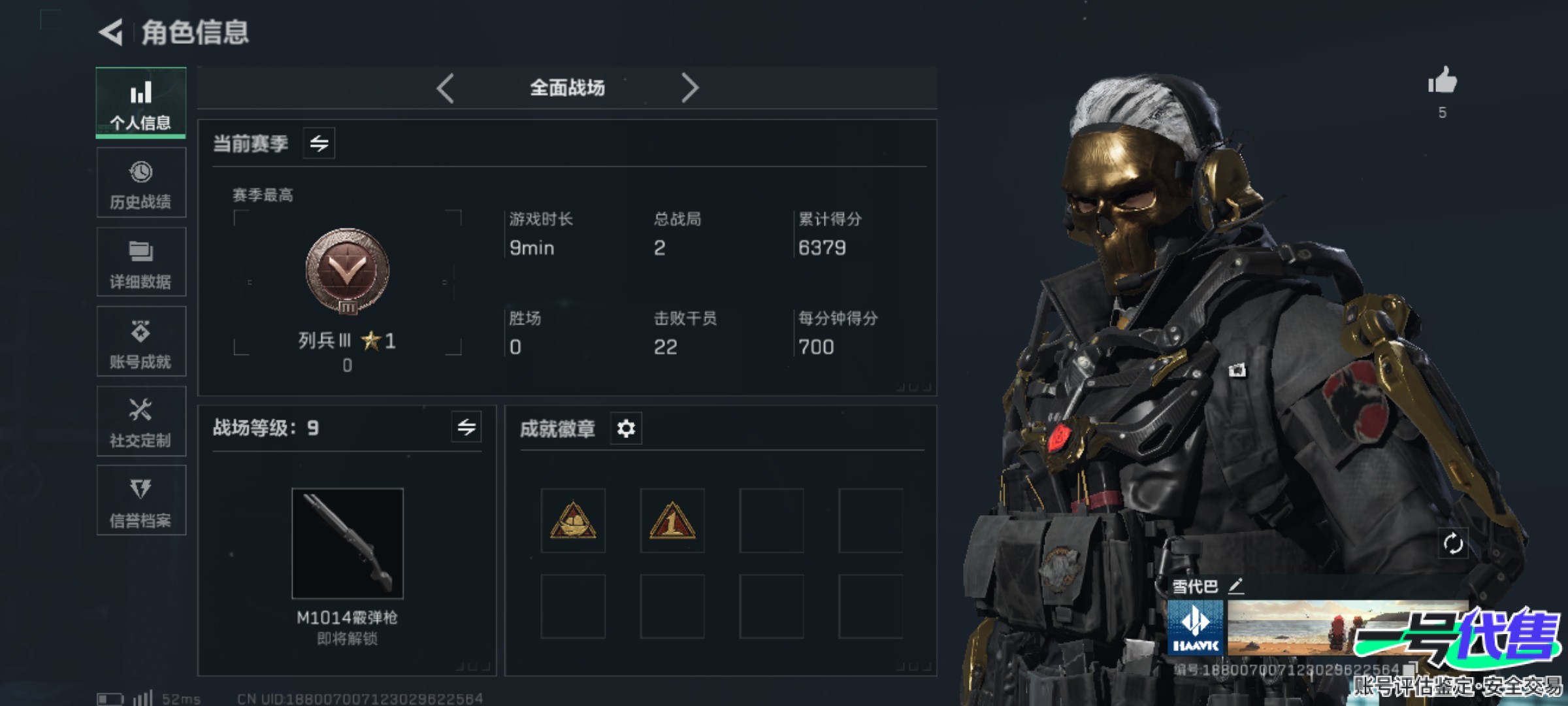Switch to the previous game mode with left arrow
Screen dimensions: 1568x706
tap(446, 88)
